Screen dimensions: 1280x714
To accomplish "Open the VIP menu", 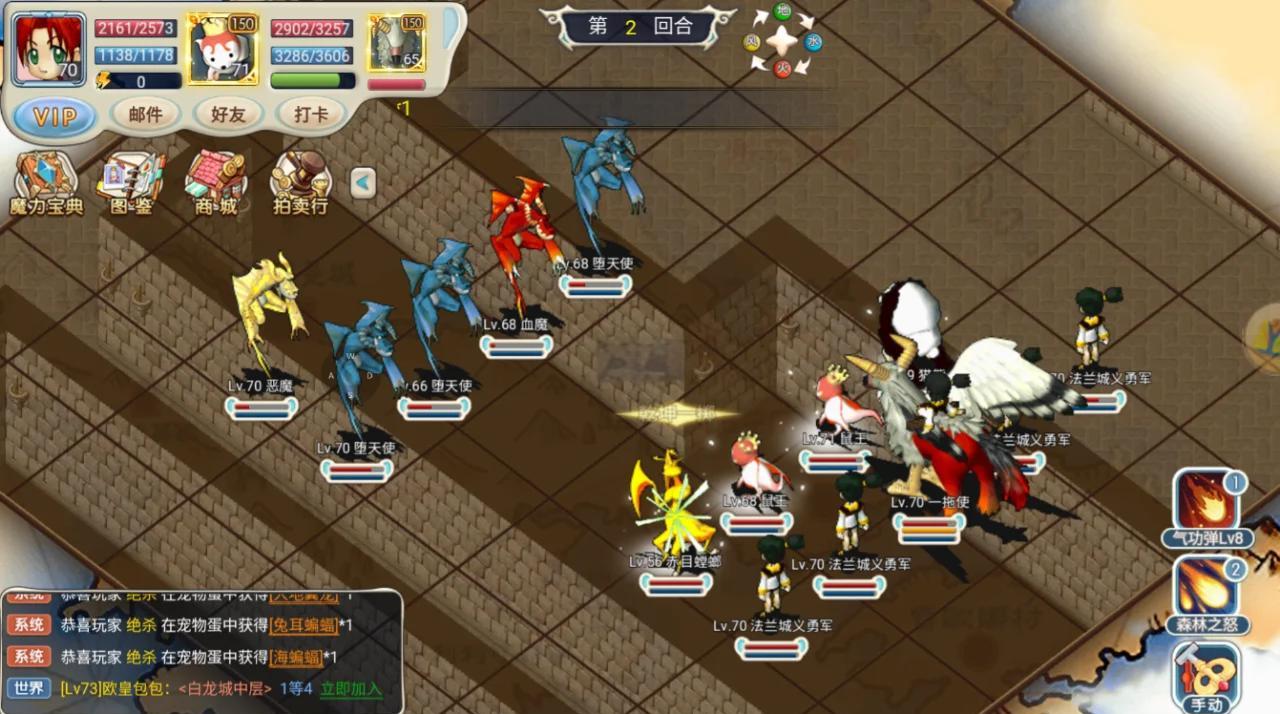I will click(x=55, y=116).
